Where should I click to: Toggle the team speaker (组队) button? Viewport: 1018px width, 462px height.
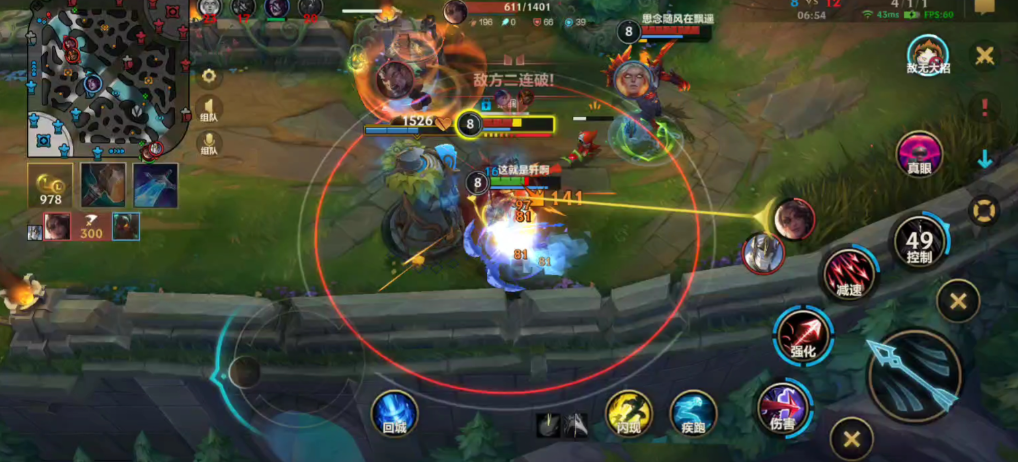coord(210,107)
